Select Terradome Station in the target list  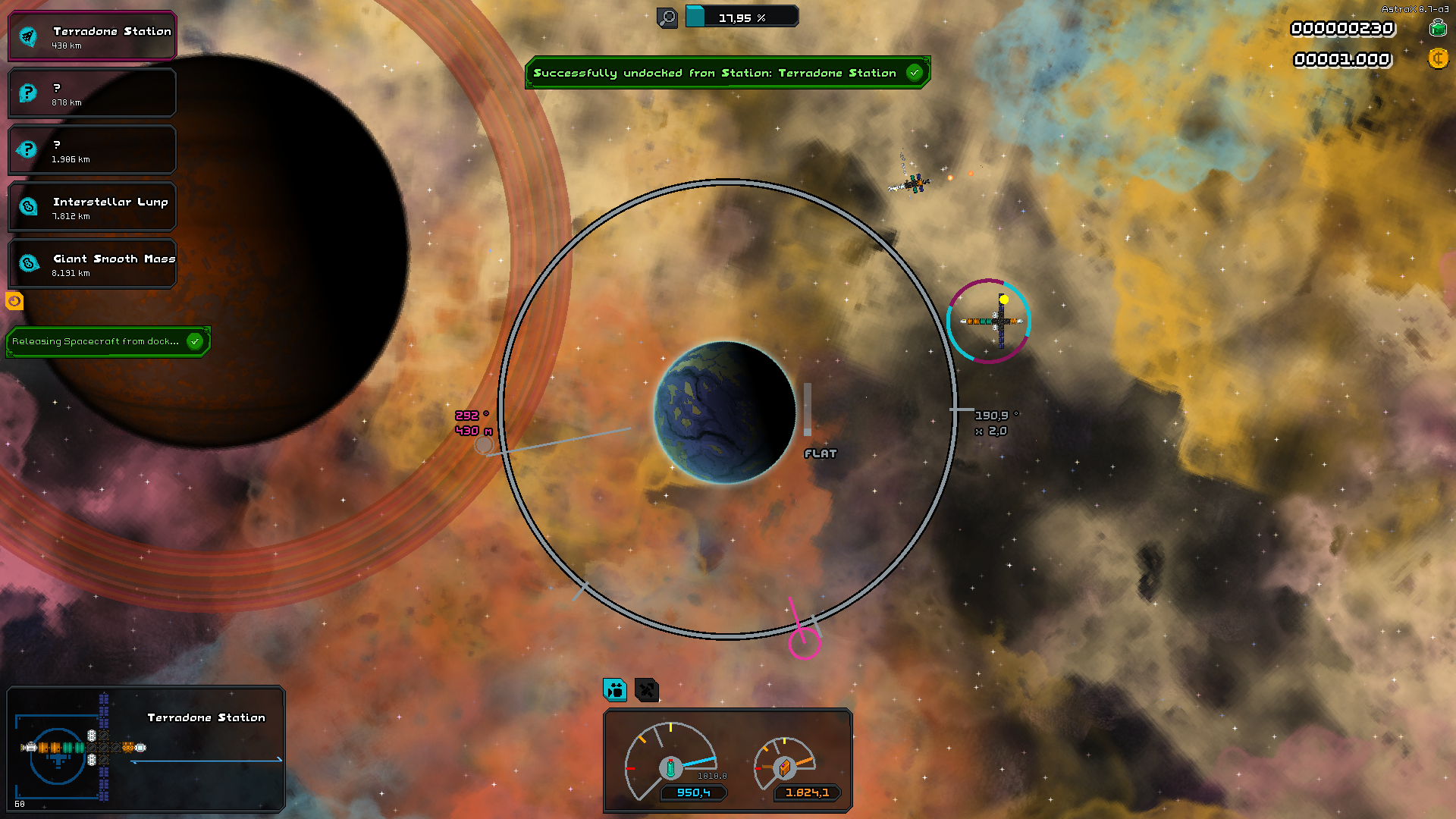pyautogui.click(x=92, y=36)
